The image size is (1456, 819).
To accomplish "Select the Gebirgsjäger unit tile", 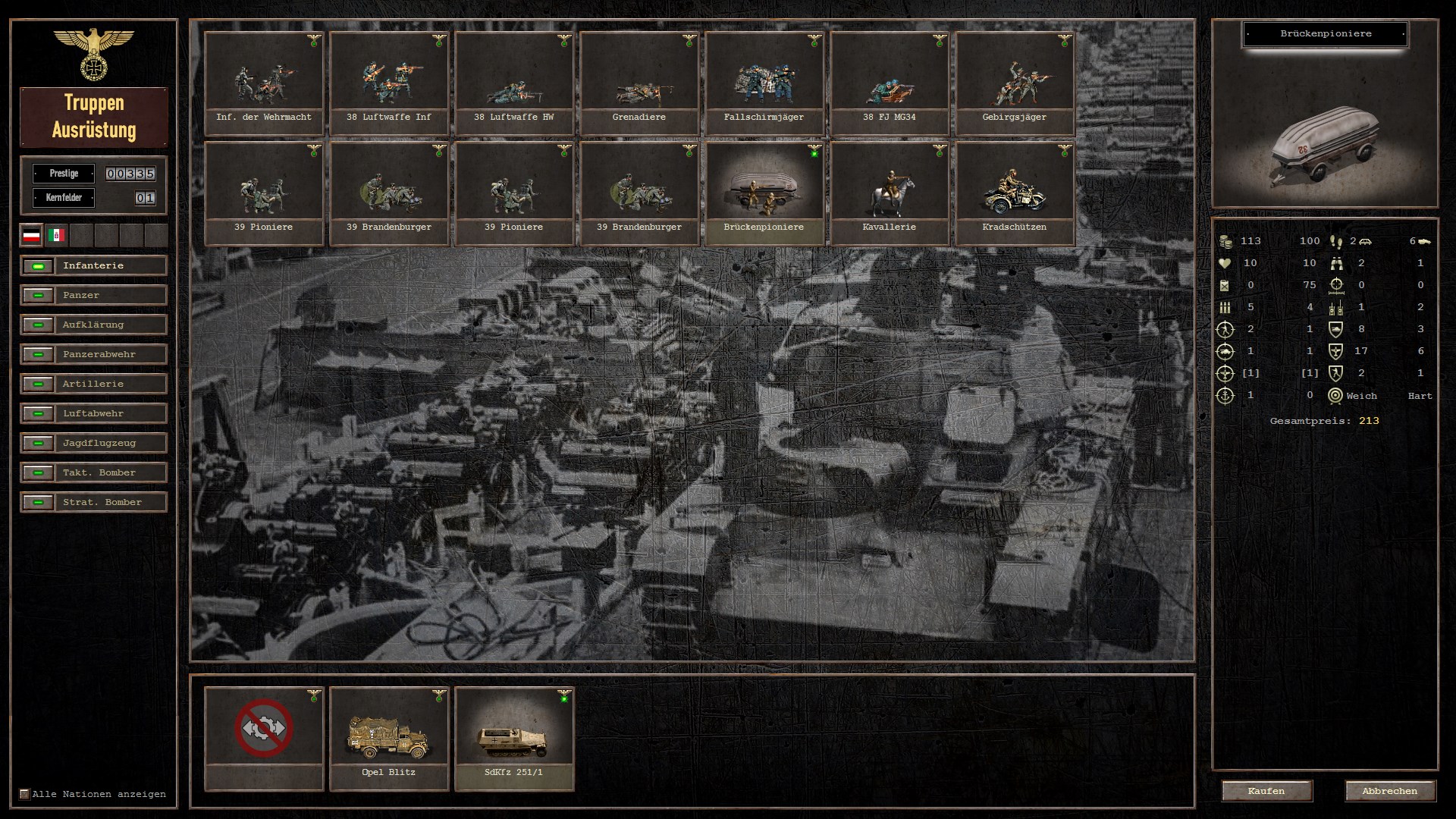I will [x=1015, y=83].
